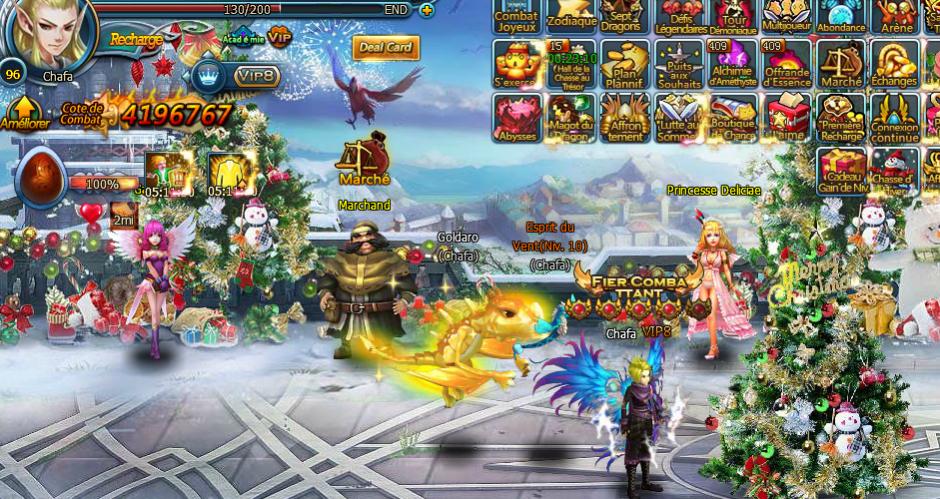Open the Échanges menu
The width and height of the screenshot is (940, 499).
point(894,66)
